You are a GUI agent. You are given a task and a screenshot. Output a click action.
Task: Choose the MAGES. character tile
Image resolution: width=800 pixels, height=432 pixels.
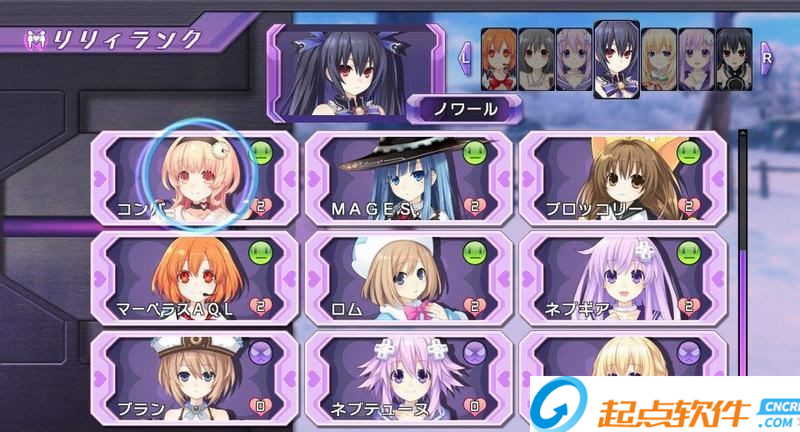[x=408, y=180]
